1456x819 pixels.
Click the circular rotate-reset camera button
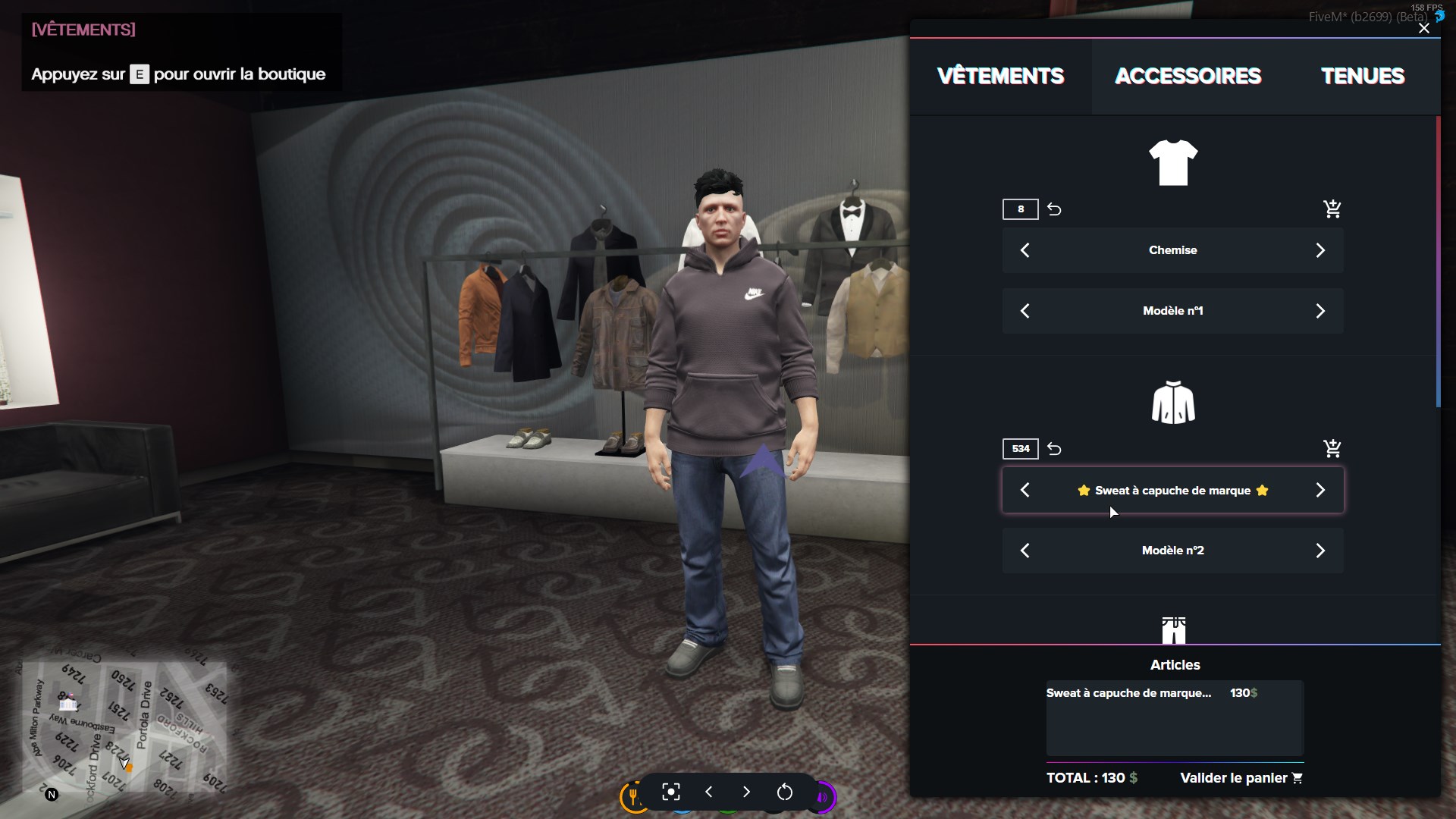point(785,792)
